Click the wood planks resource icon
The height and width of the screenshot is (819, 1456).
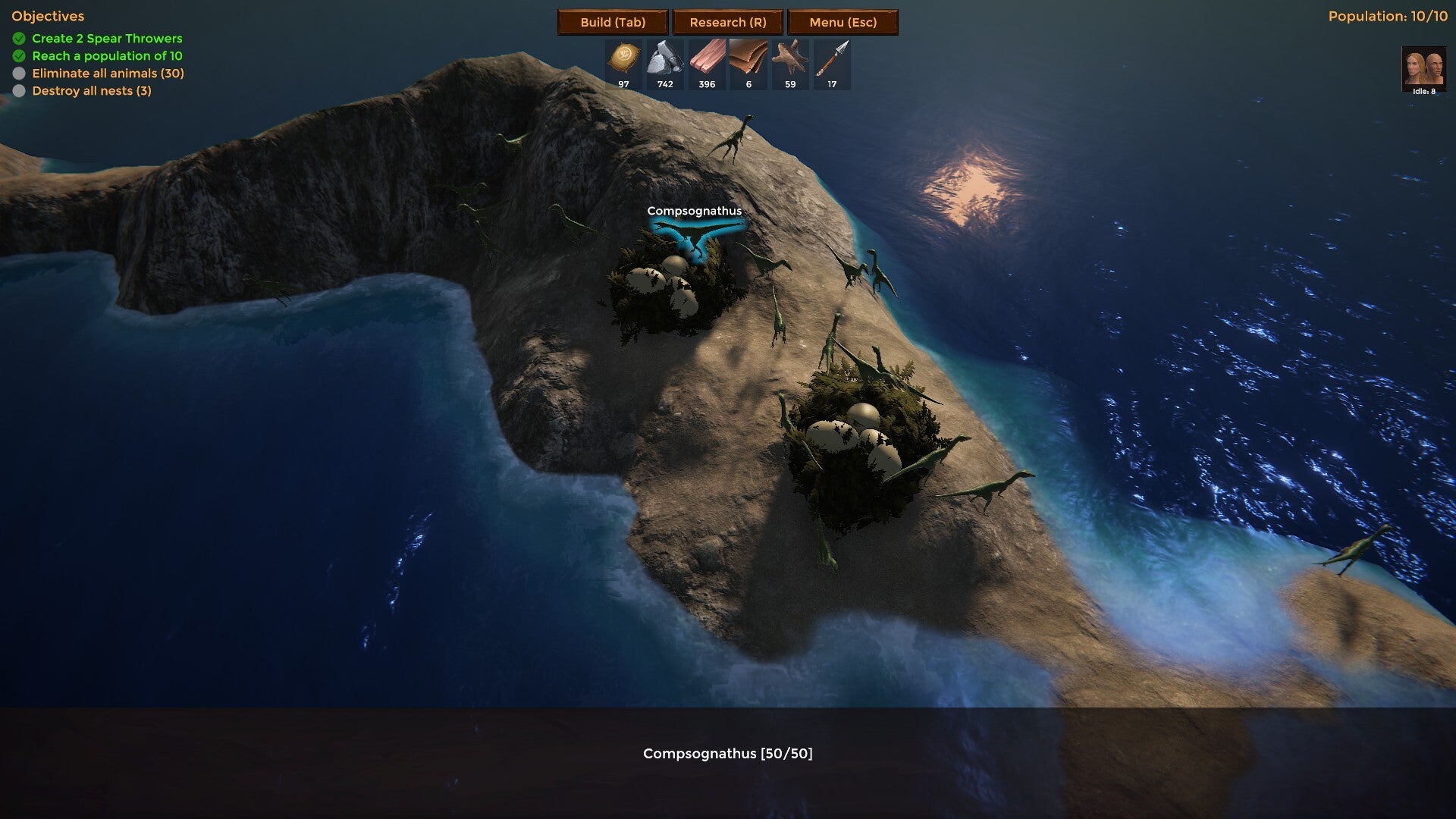pyautogui.click(x=707, y=59)
